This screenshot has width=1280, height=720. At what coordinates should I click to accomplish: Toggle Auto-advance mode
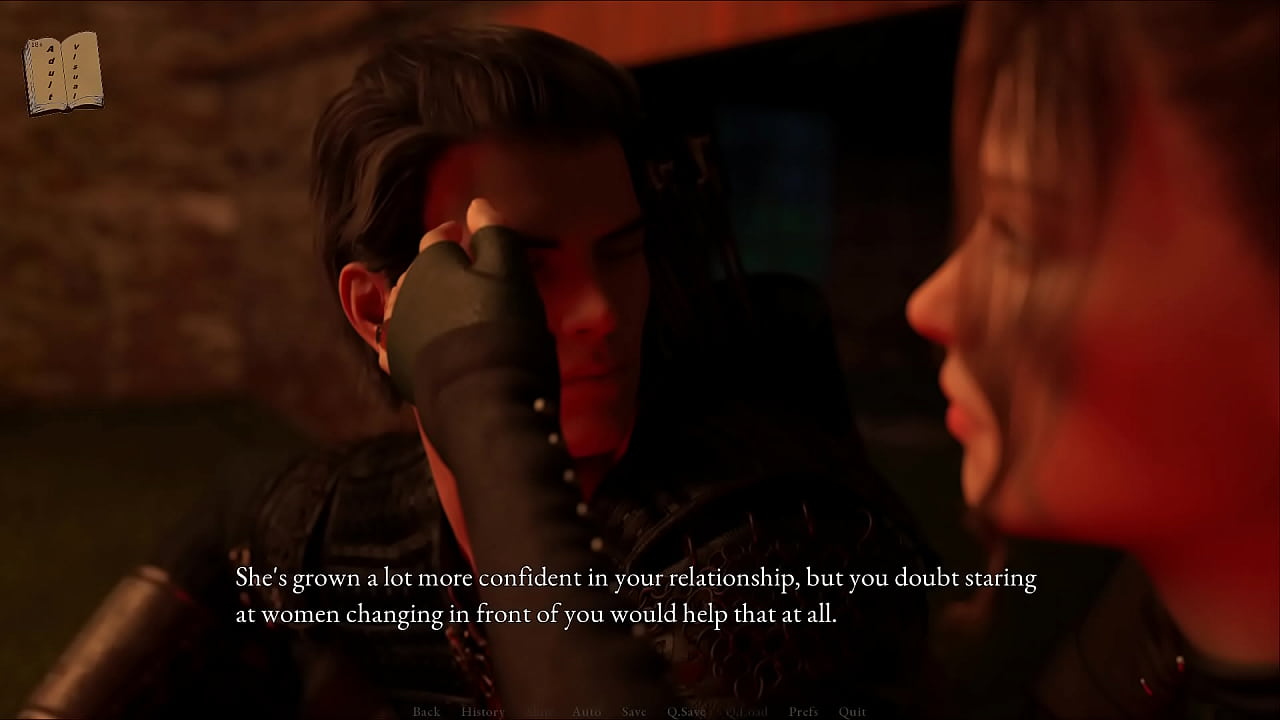(586, 711)
